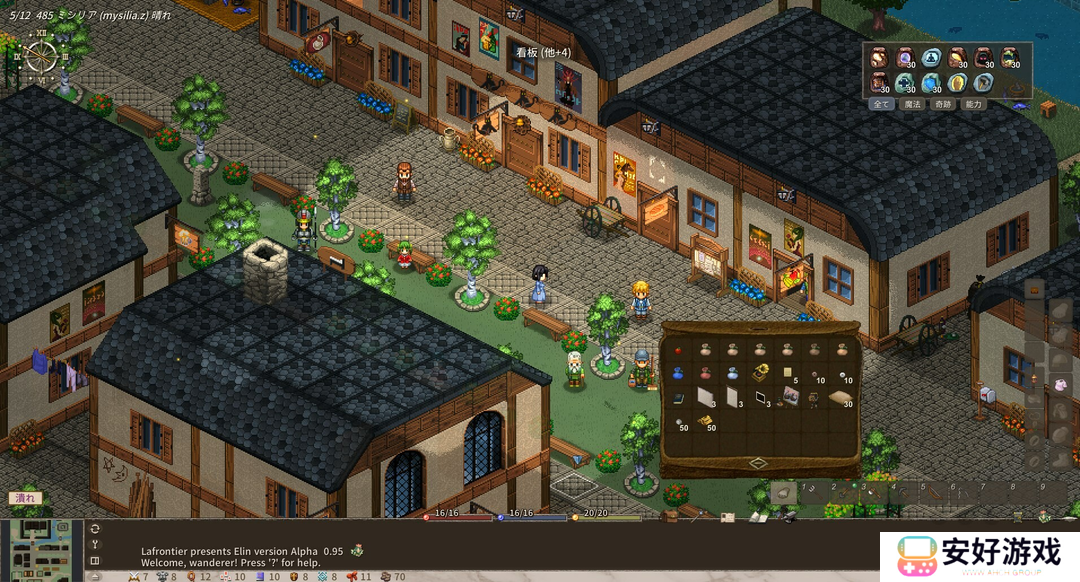Switch to the 奇跡 (miracle) tab
The width and height of the screenshot is (1080, 582).
point(943,104)
